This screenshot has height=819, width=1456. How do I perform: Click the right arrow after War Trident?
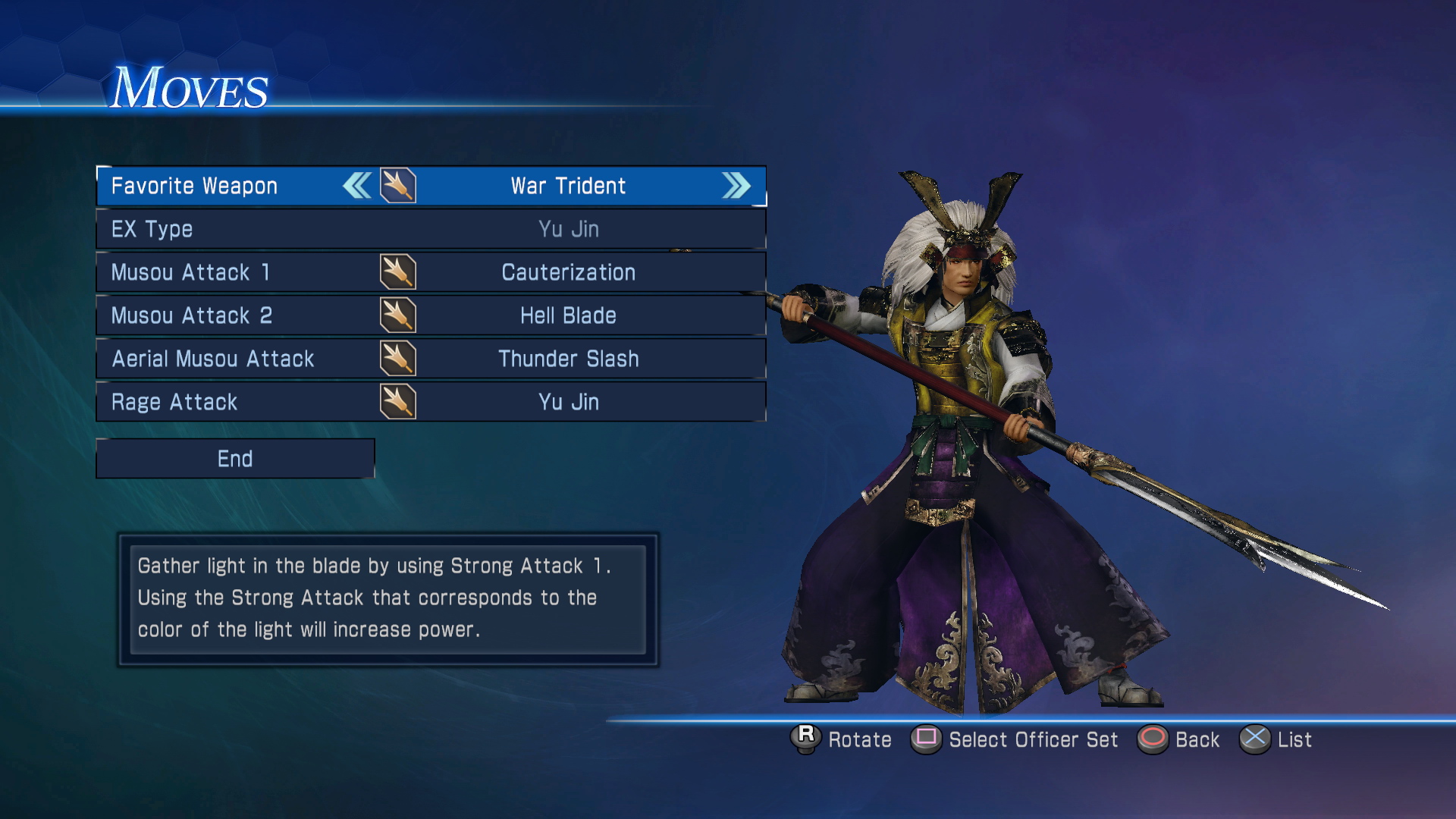(x=736, y=186)
